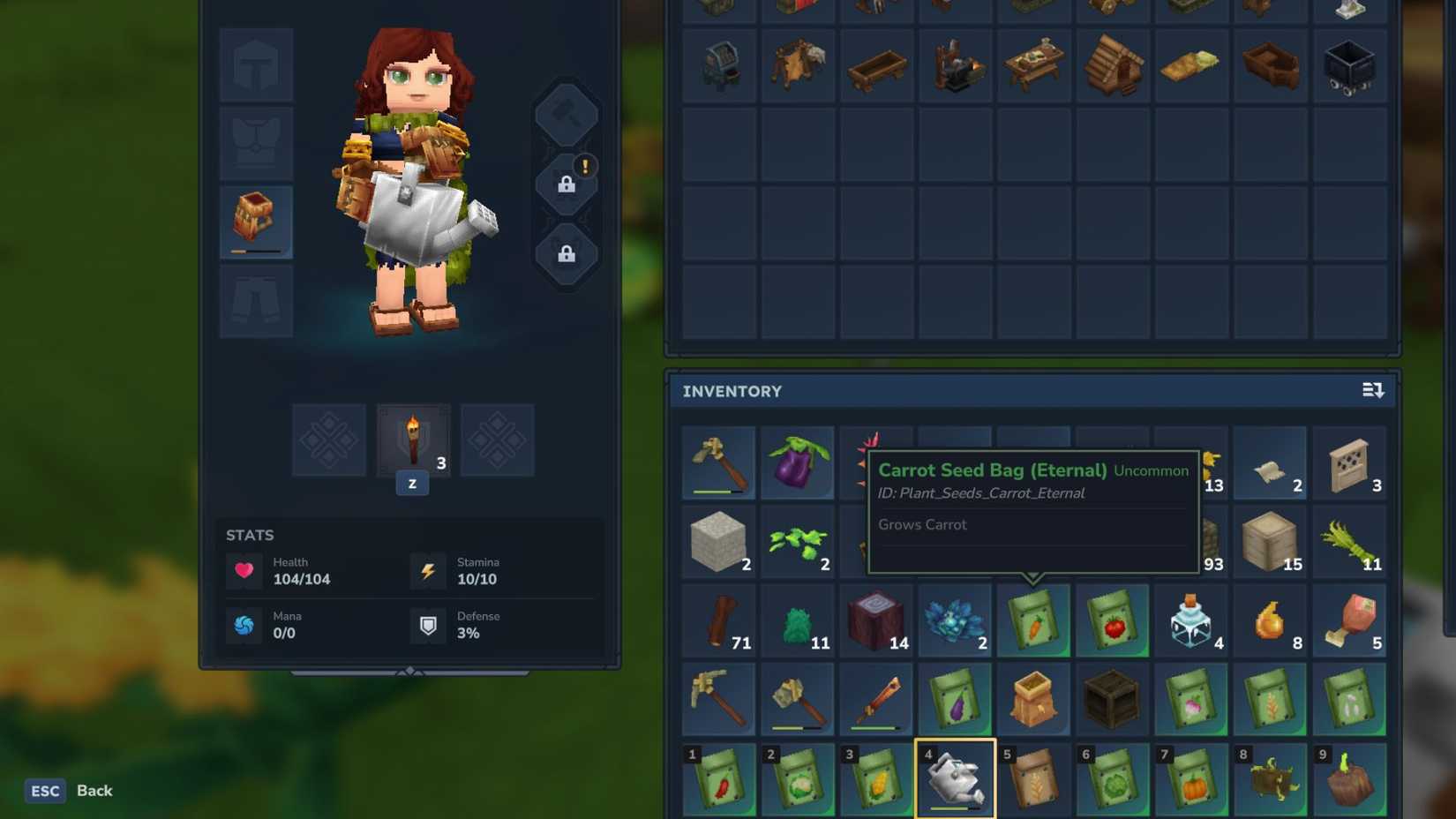Click the backpack durability bar
1456x819 pixels.
tap(255, 251)
